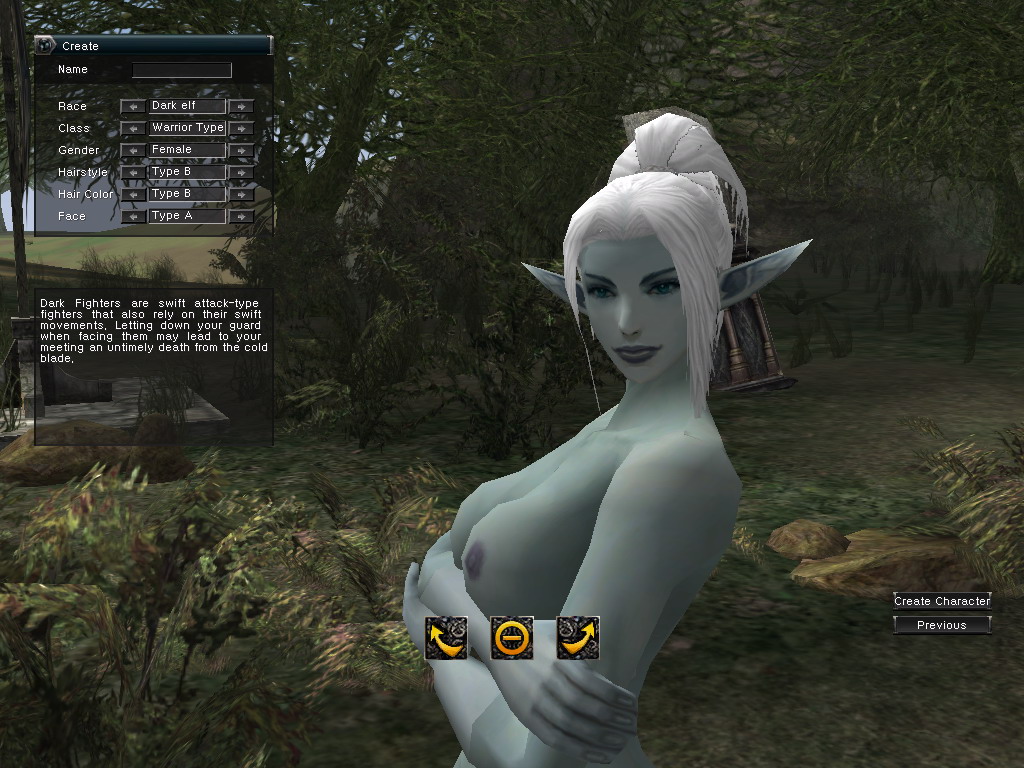Select the previous Face type

[133, 216]
